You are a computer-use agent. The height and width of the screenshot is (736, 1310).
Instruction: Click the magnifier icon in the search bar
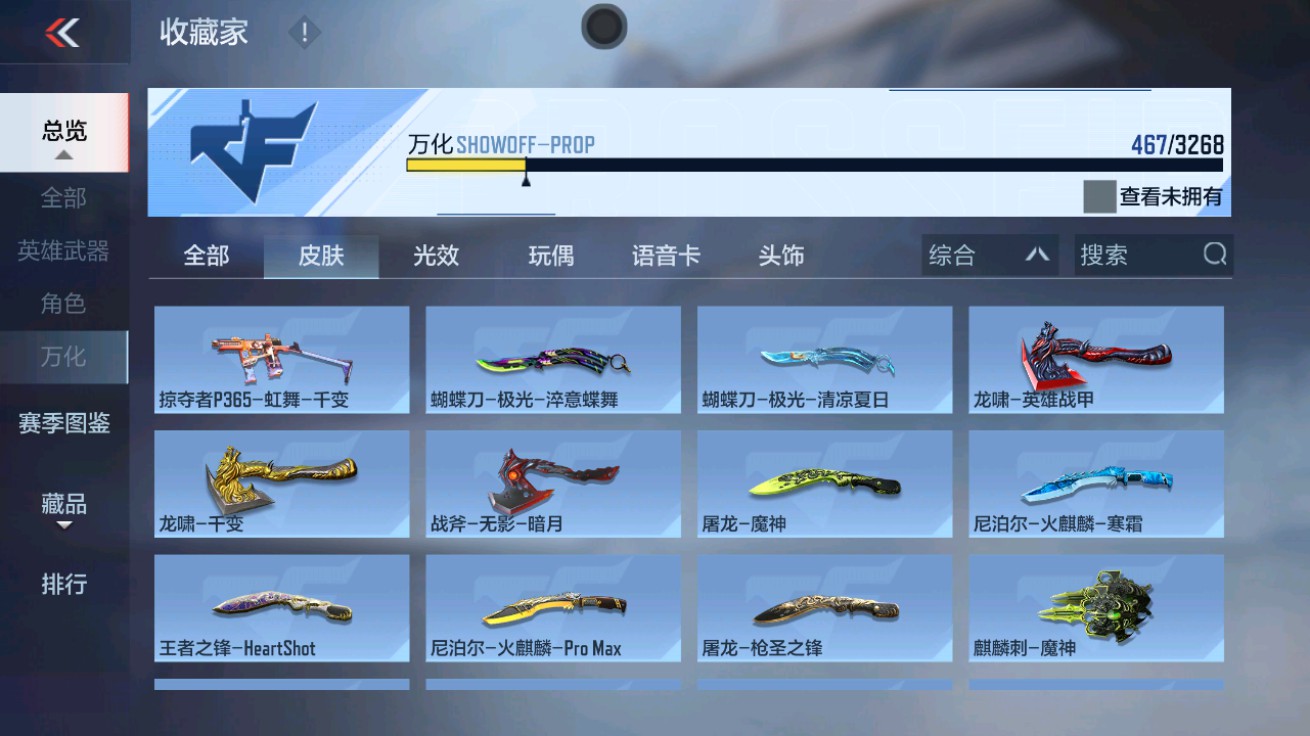(x=1215, y=255)
